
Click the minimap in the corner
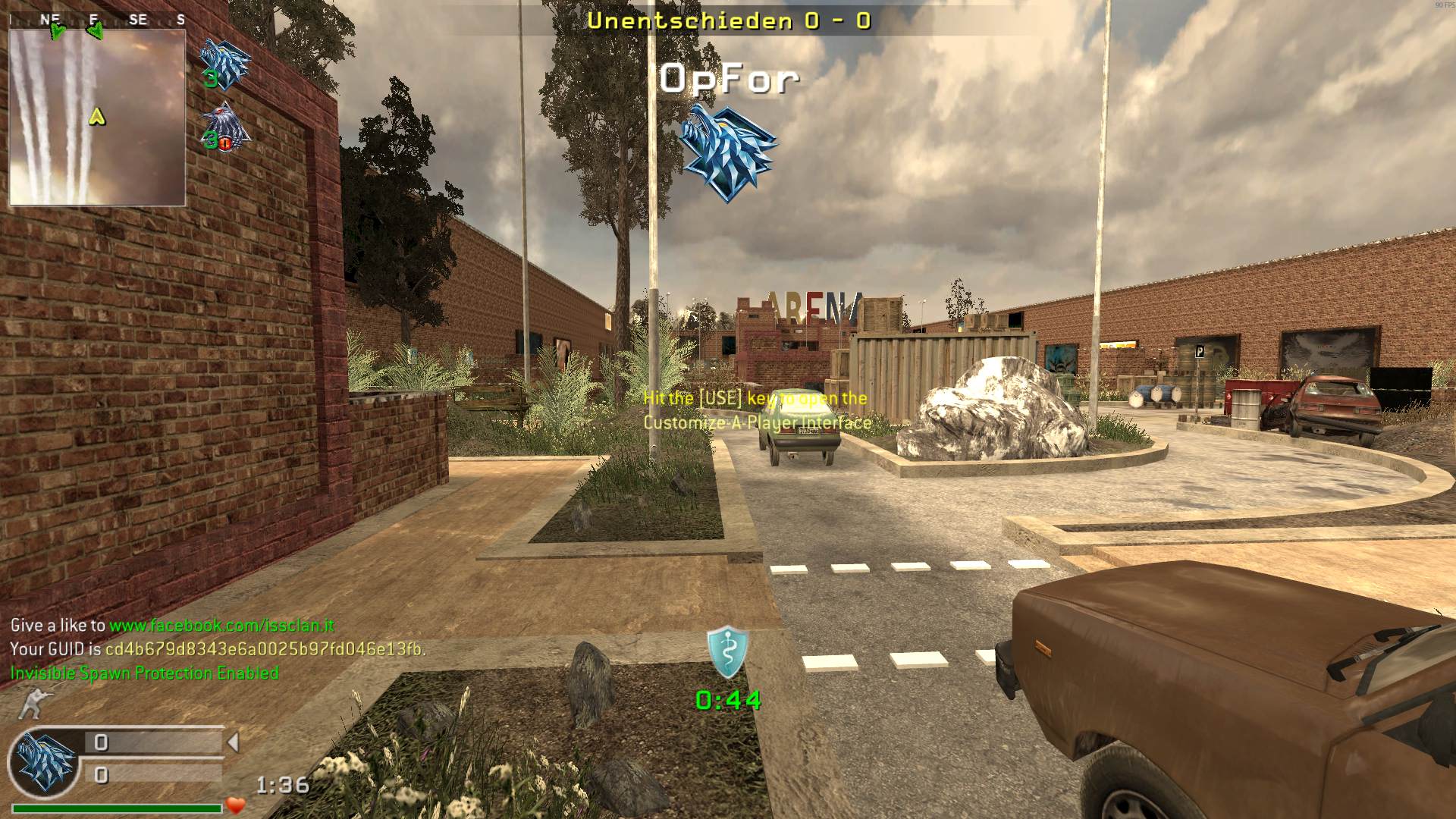pos(97,118)
